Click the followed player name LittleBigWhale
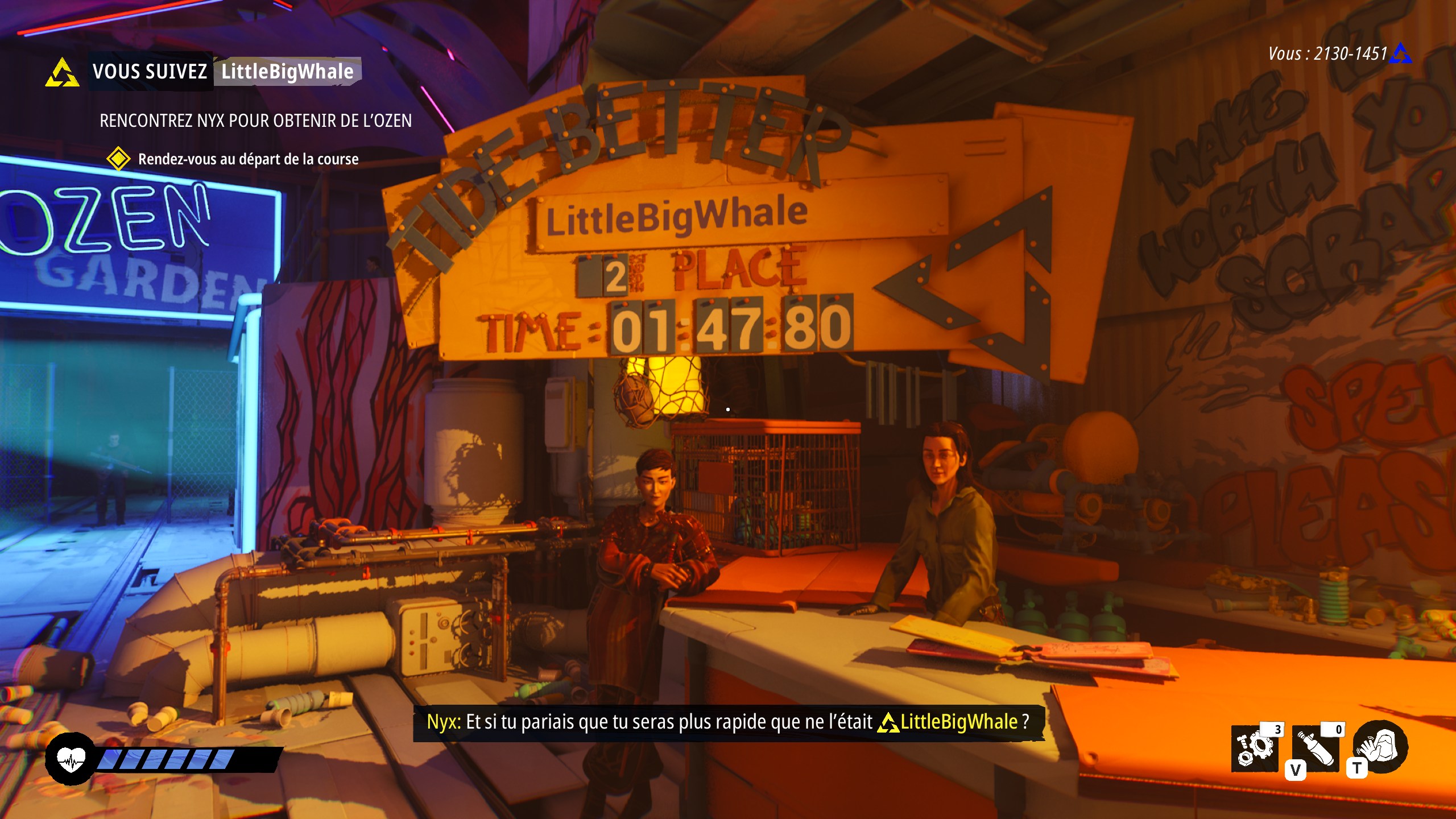 pos(287,72)
